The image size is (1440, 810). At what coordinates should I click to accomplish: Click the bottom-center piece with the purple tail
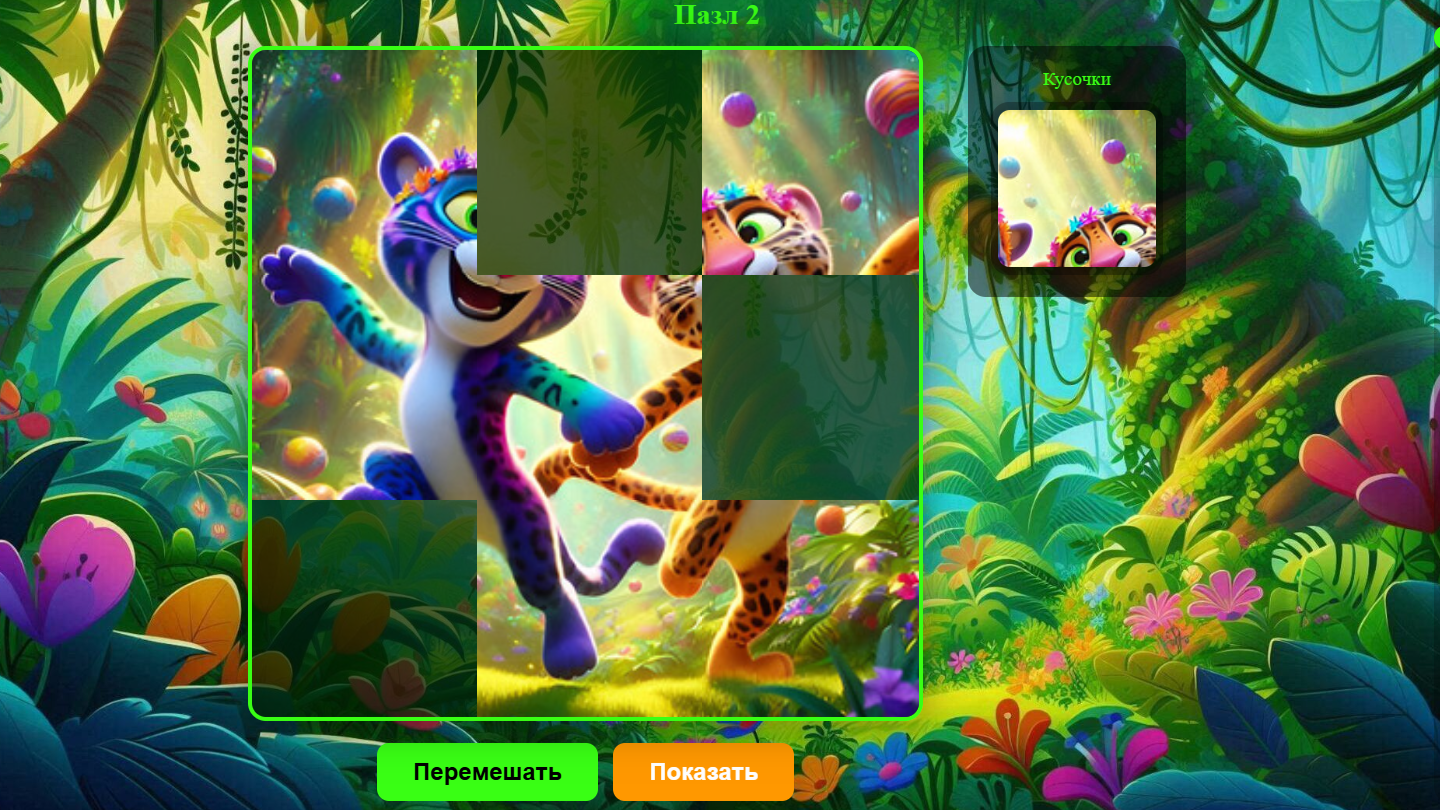click(588, 605)
